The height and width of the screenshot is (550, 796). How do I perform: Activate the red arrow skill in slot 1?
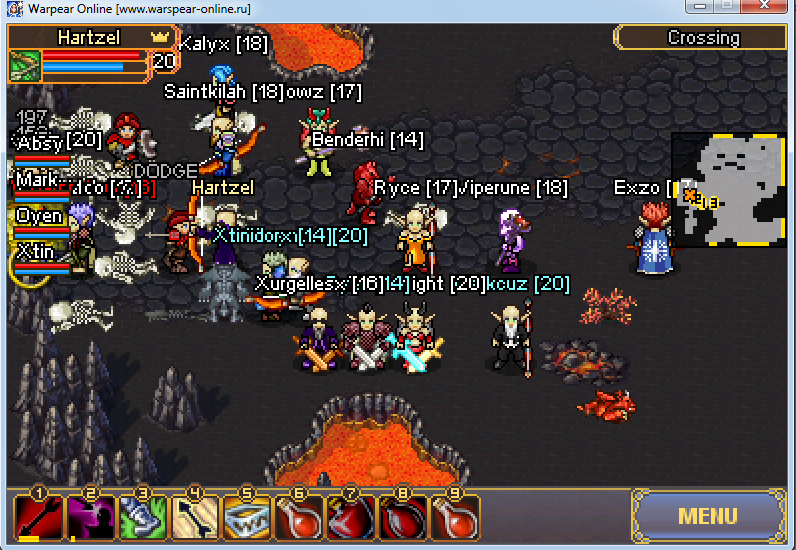[38, 518]
